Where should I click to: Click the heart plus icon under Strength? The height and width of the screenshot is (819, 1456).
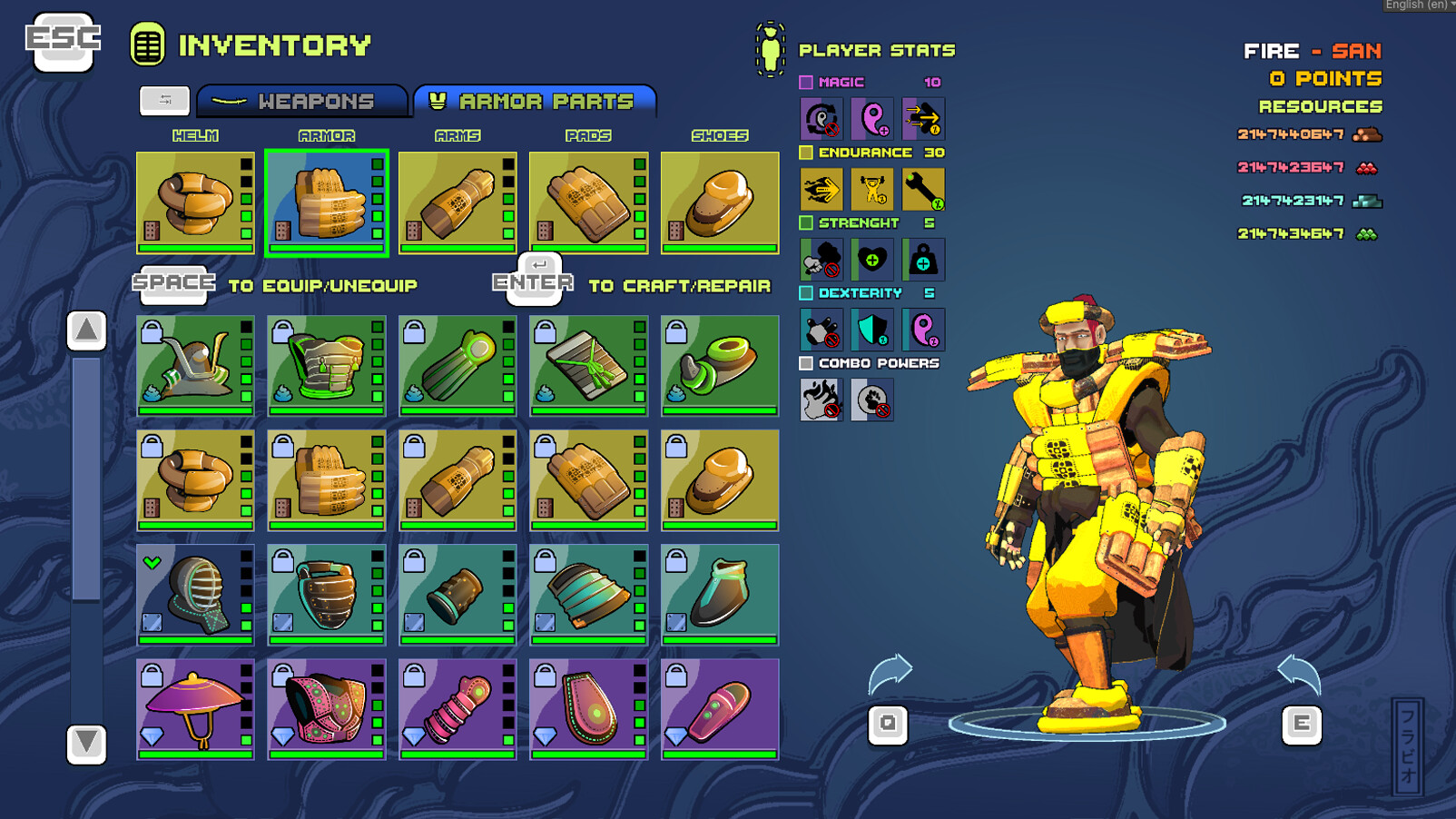coord(873,259)
